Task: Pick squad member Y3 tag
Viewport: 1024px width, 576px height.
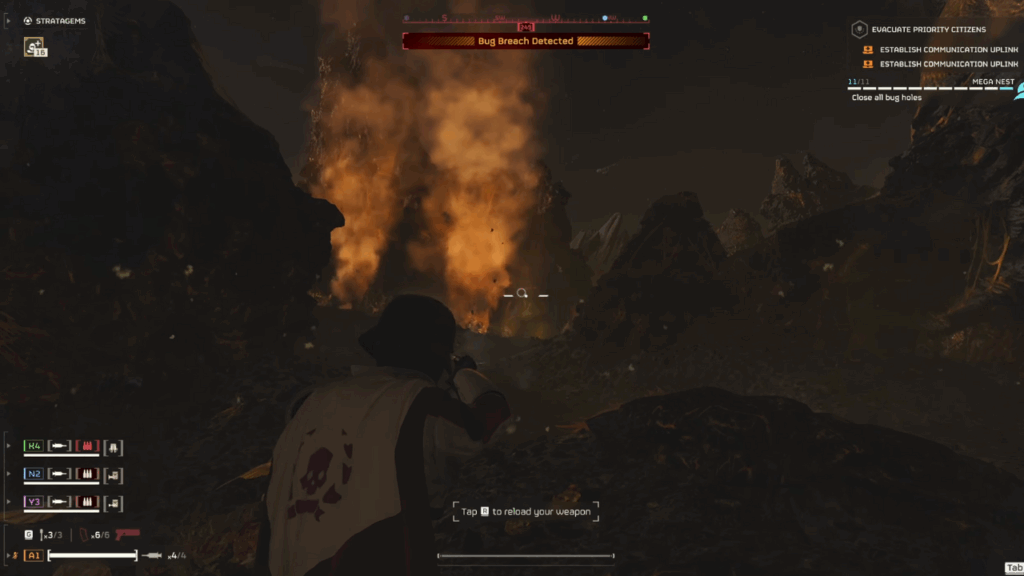Action: coord(34,502)
